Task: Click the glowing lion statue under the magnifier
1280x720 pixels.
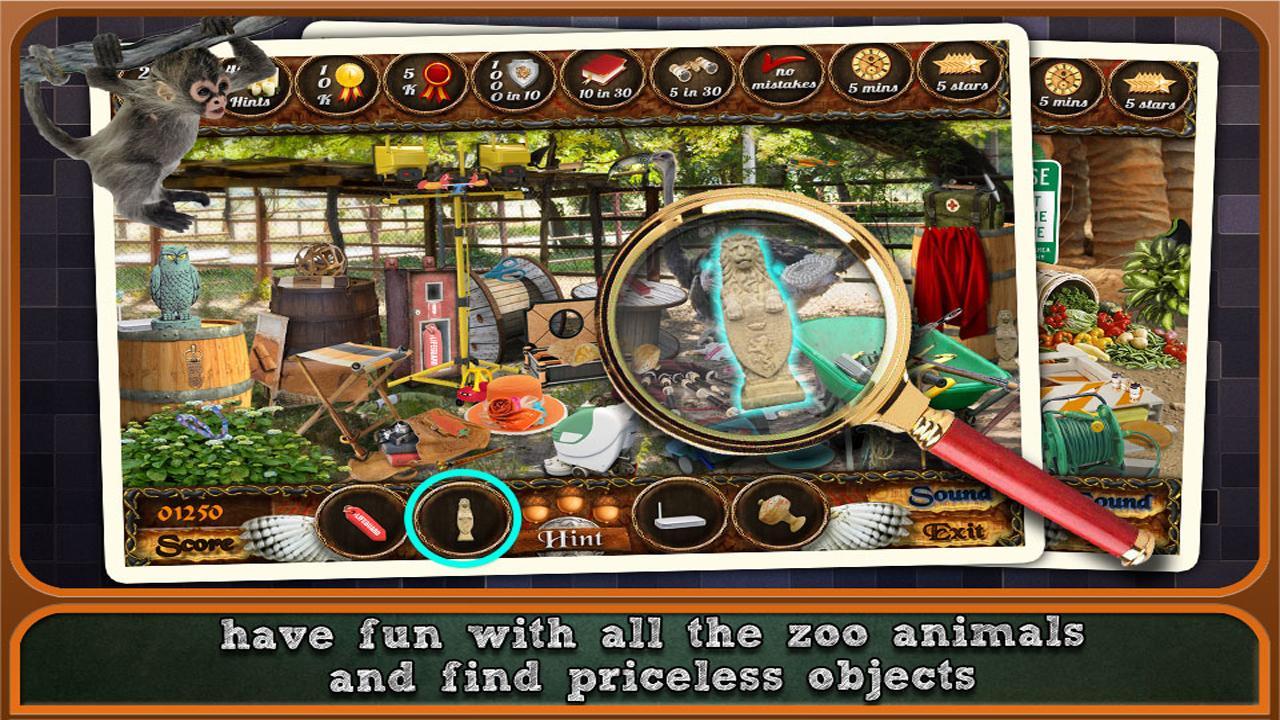Action: click(760, 320)
